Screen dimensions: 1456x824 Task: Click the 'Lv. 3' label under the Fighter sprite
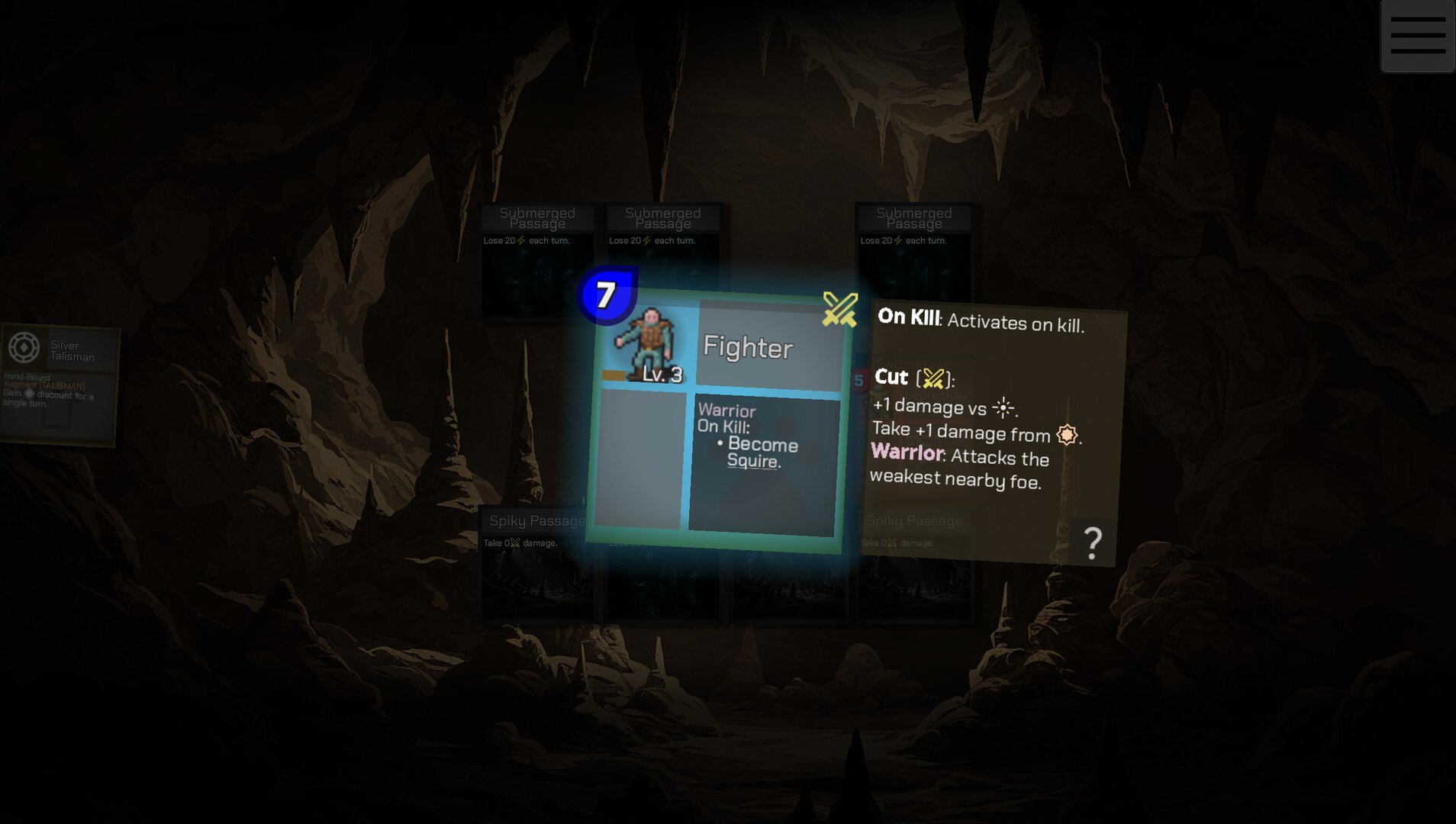click(x=662, y=375)
